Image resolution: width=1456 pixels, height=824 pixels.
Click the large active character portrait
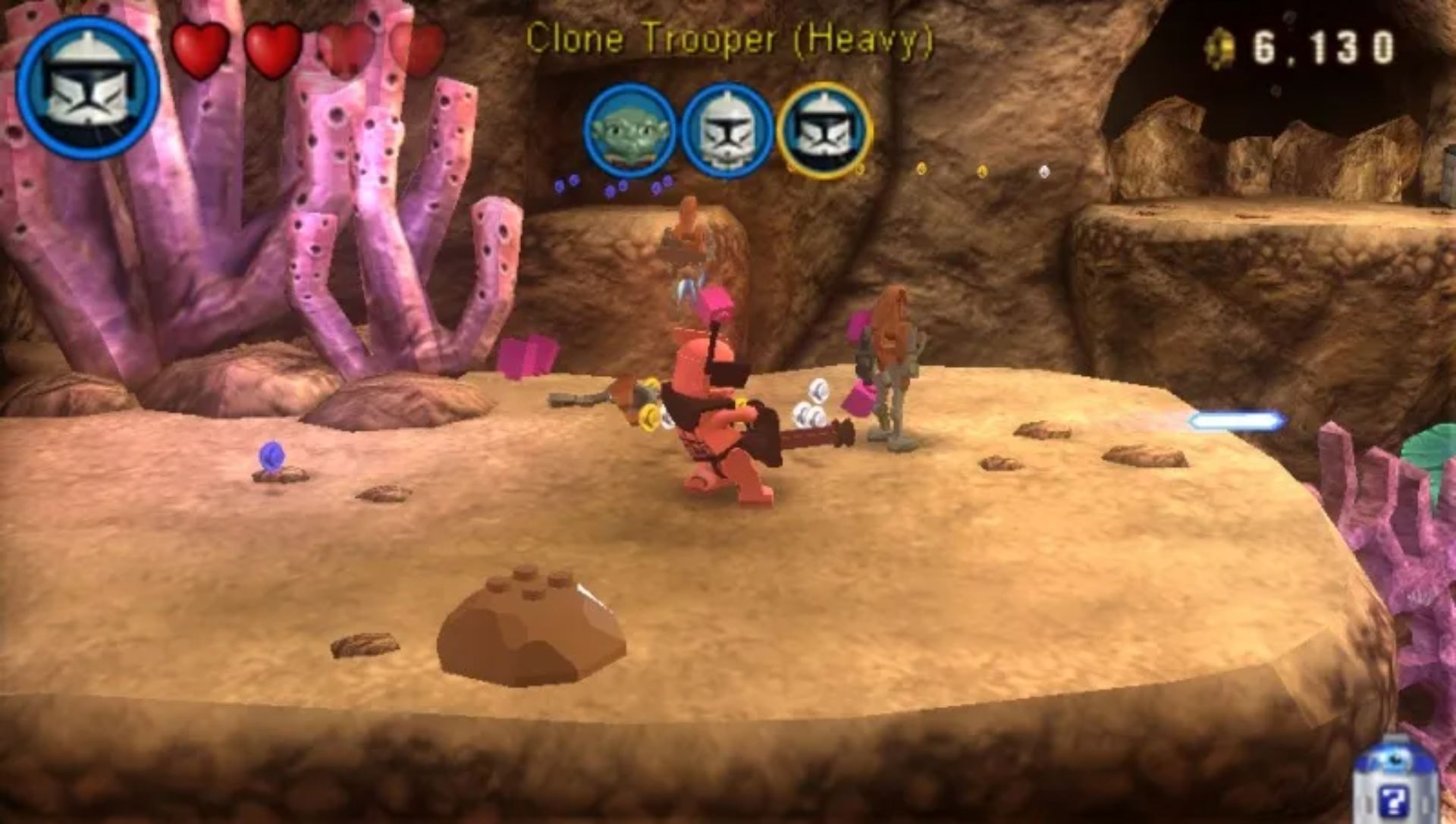88,87
